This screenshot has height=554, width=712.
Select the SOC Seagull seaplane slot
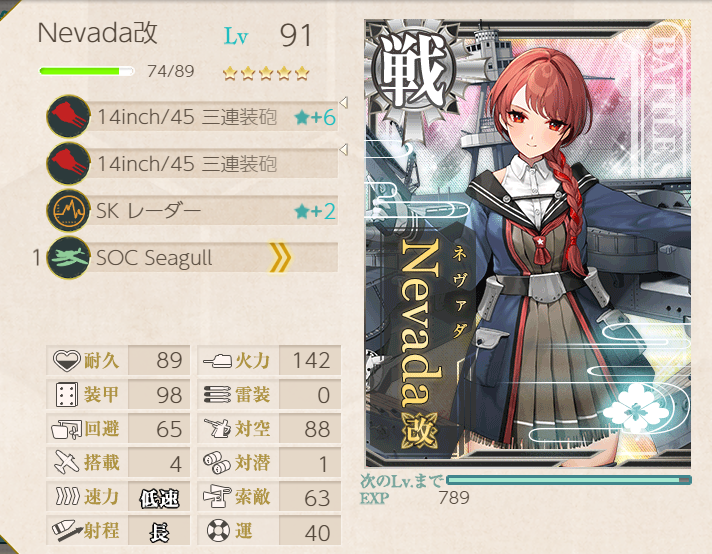click(190, 258)
